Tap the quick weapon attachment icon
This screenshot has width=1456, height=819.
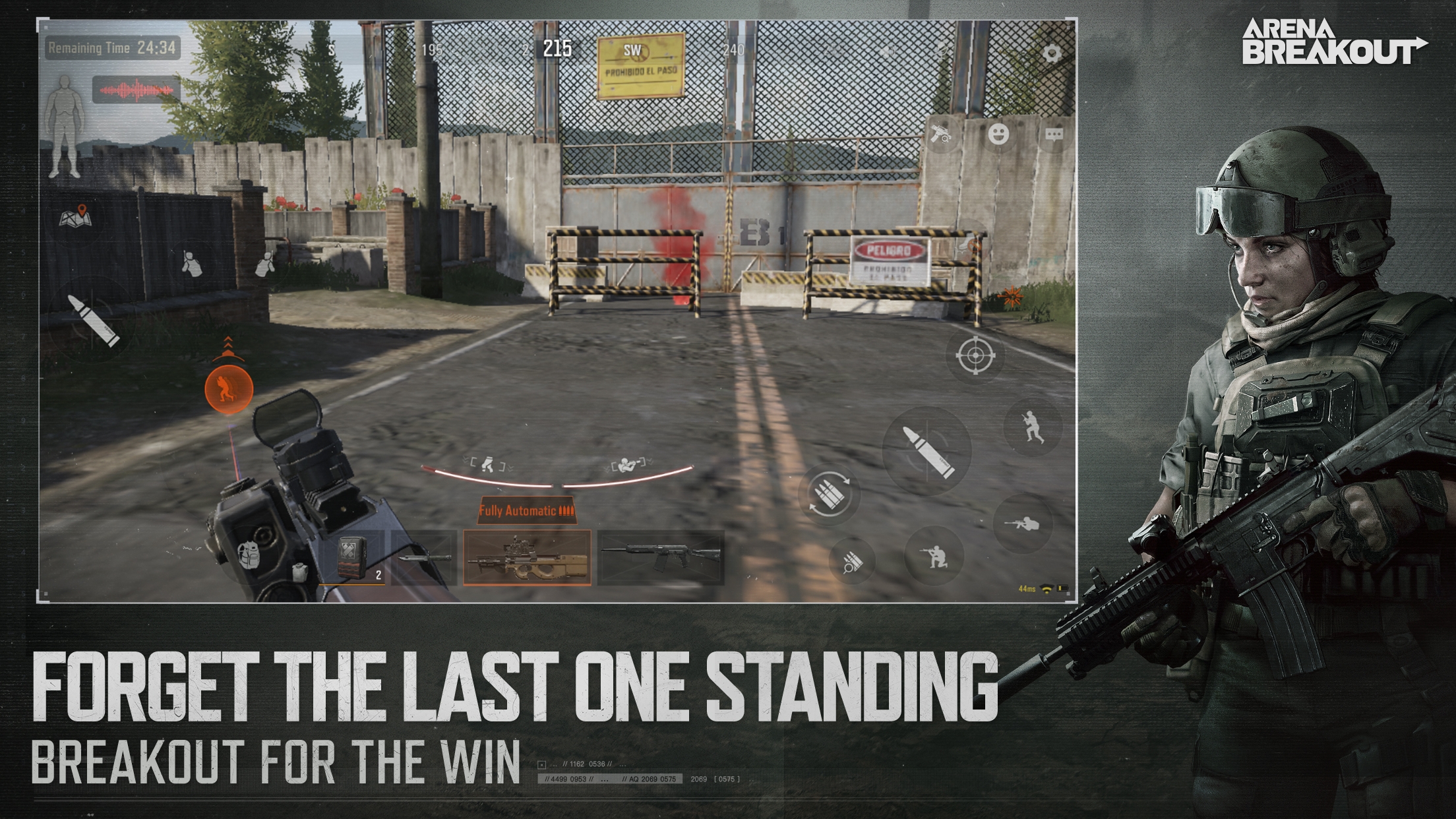coord(941,135)
